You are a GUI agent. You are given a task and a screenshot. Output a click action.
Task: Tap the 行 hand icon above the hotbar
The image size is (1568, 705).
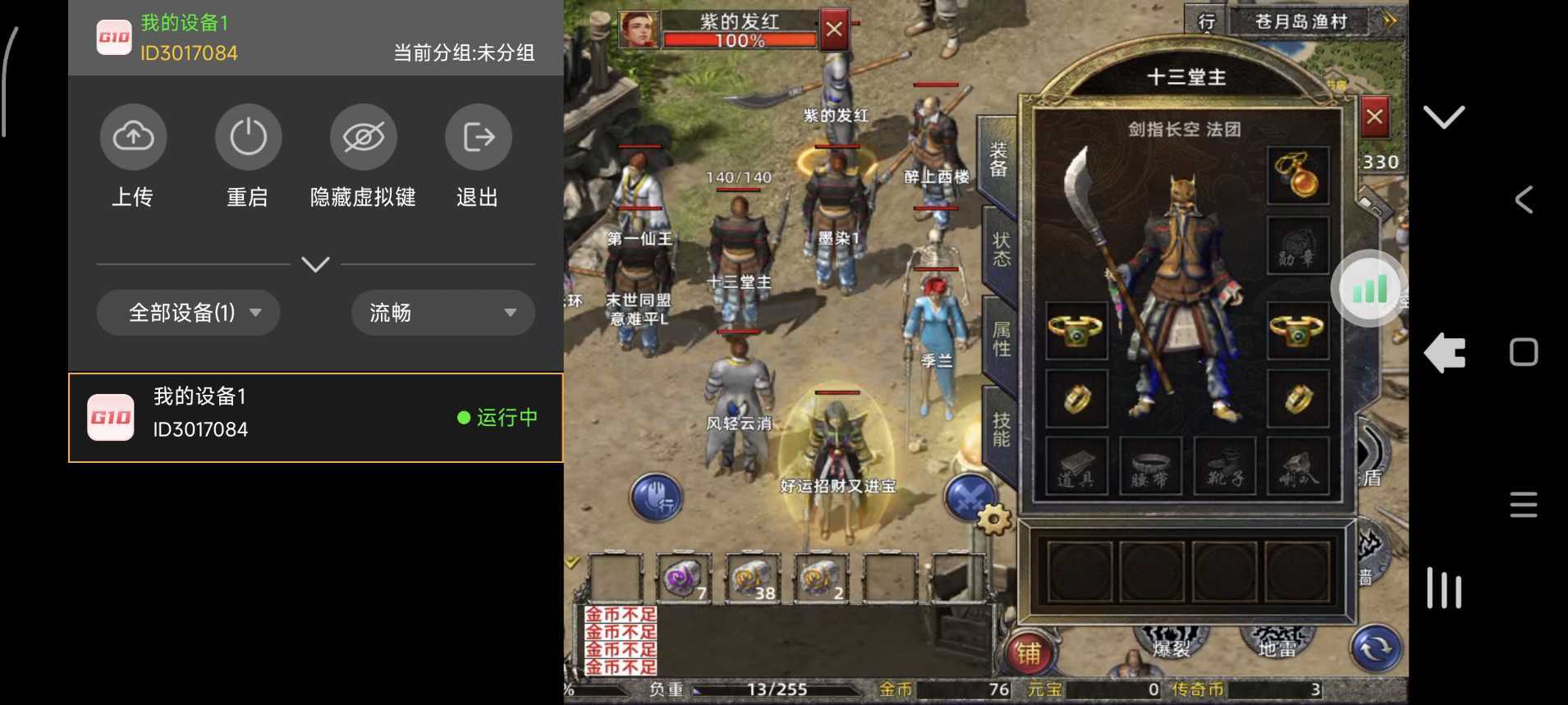point(657,498)
